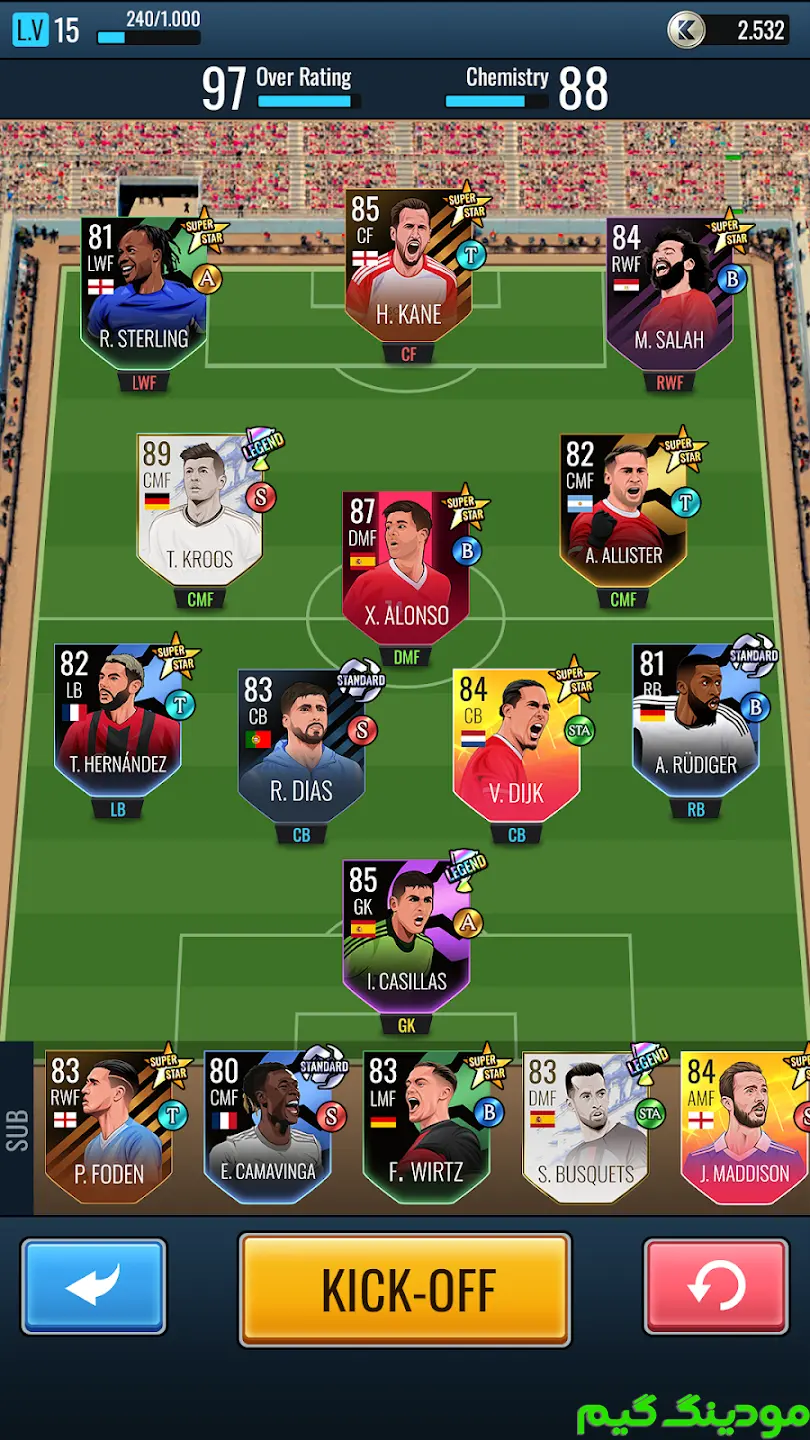Select the S. Busquets substitute card
Viewport: 810px width, 1440px height.
click(x=586, y=1128)
